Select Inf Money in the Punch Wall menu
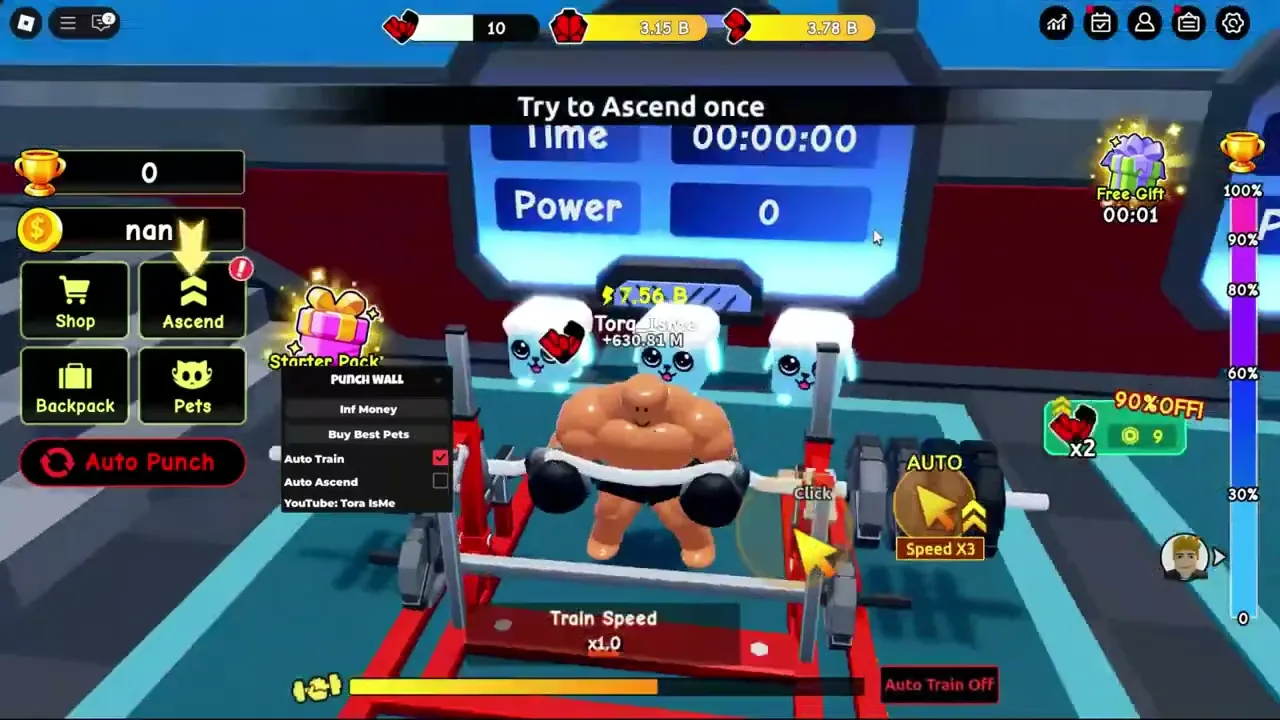1280x720 pixels. 368,408
